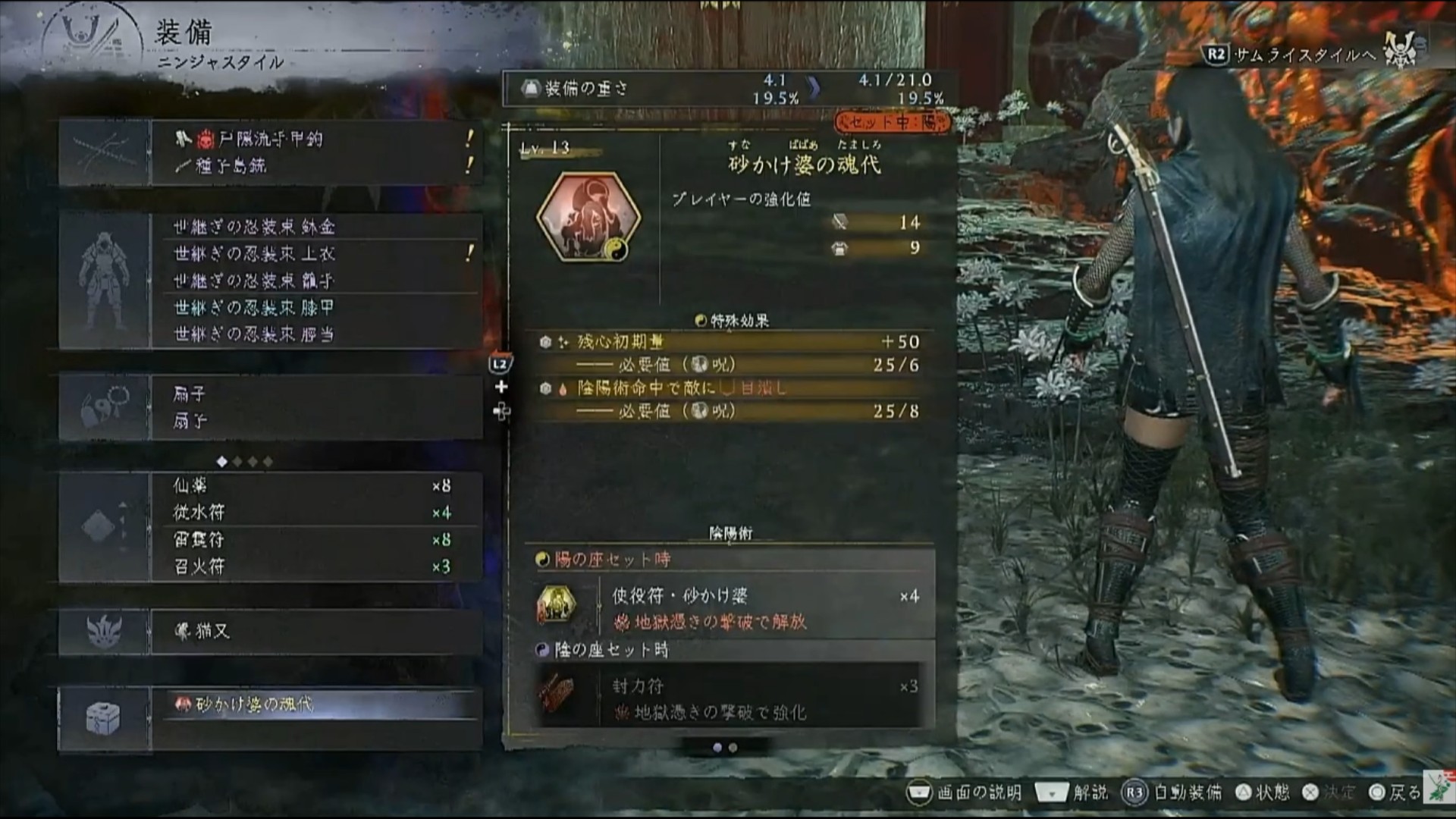Image resolution: width=1456 pixels, height=819 pixels.
Task: Select the 世継ぎの忍装束 脛当 foot armor
Action: coord(253,334)
